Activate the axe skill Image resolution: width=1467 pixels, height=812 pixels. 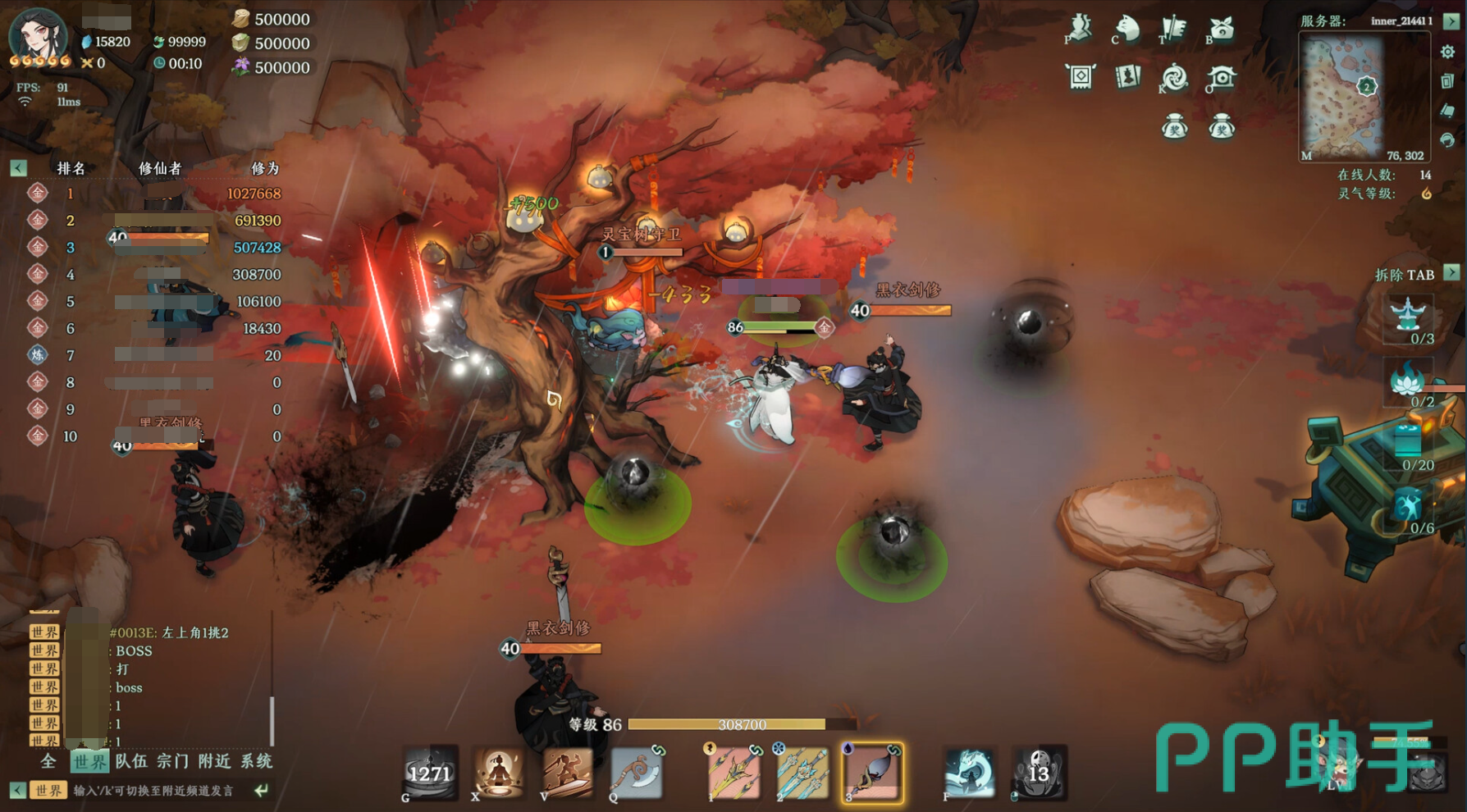click(636, 773)
